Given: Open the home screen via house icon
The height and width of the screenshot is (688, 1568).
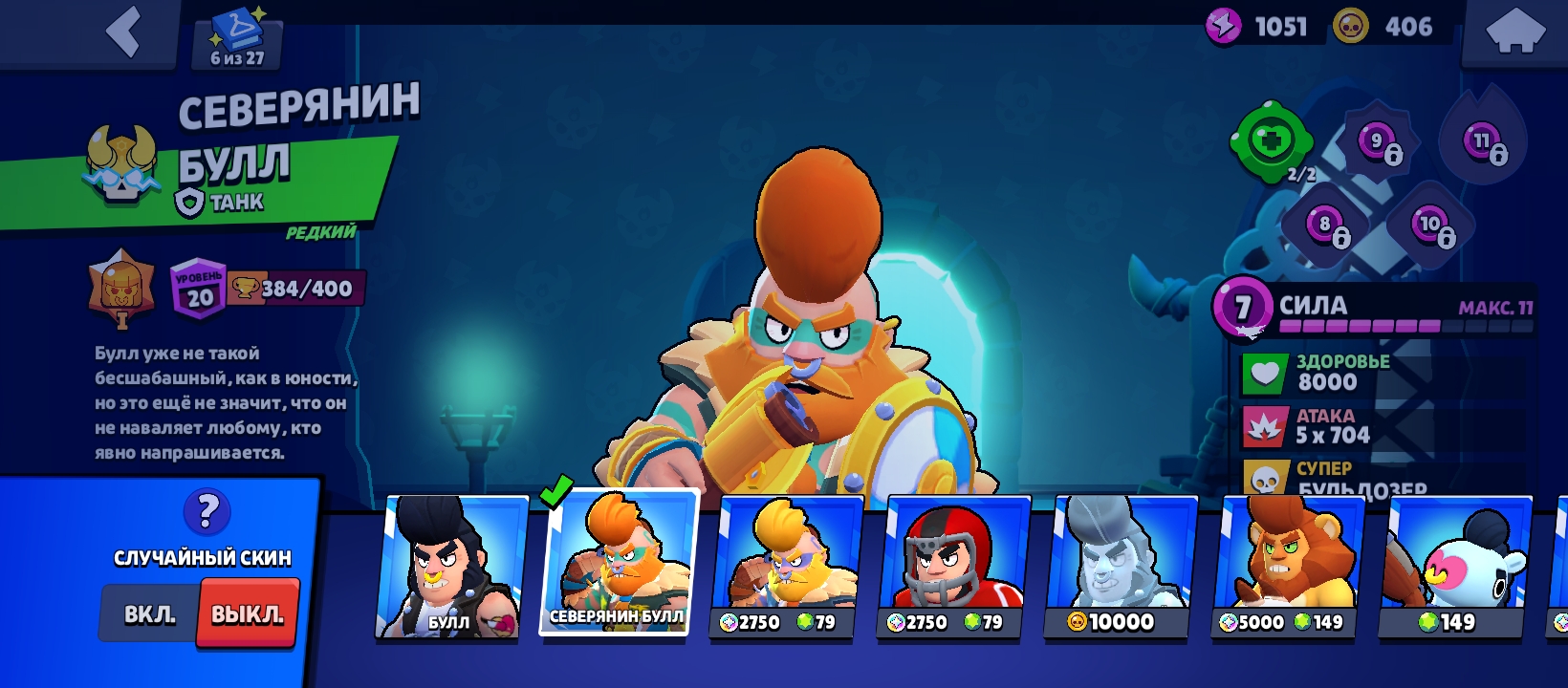Looking at the screenshot, I should (1515, 32).
